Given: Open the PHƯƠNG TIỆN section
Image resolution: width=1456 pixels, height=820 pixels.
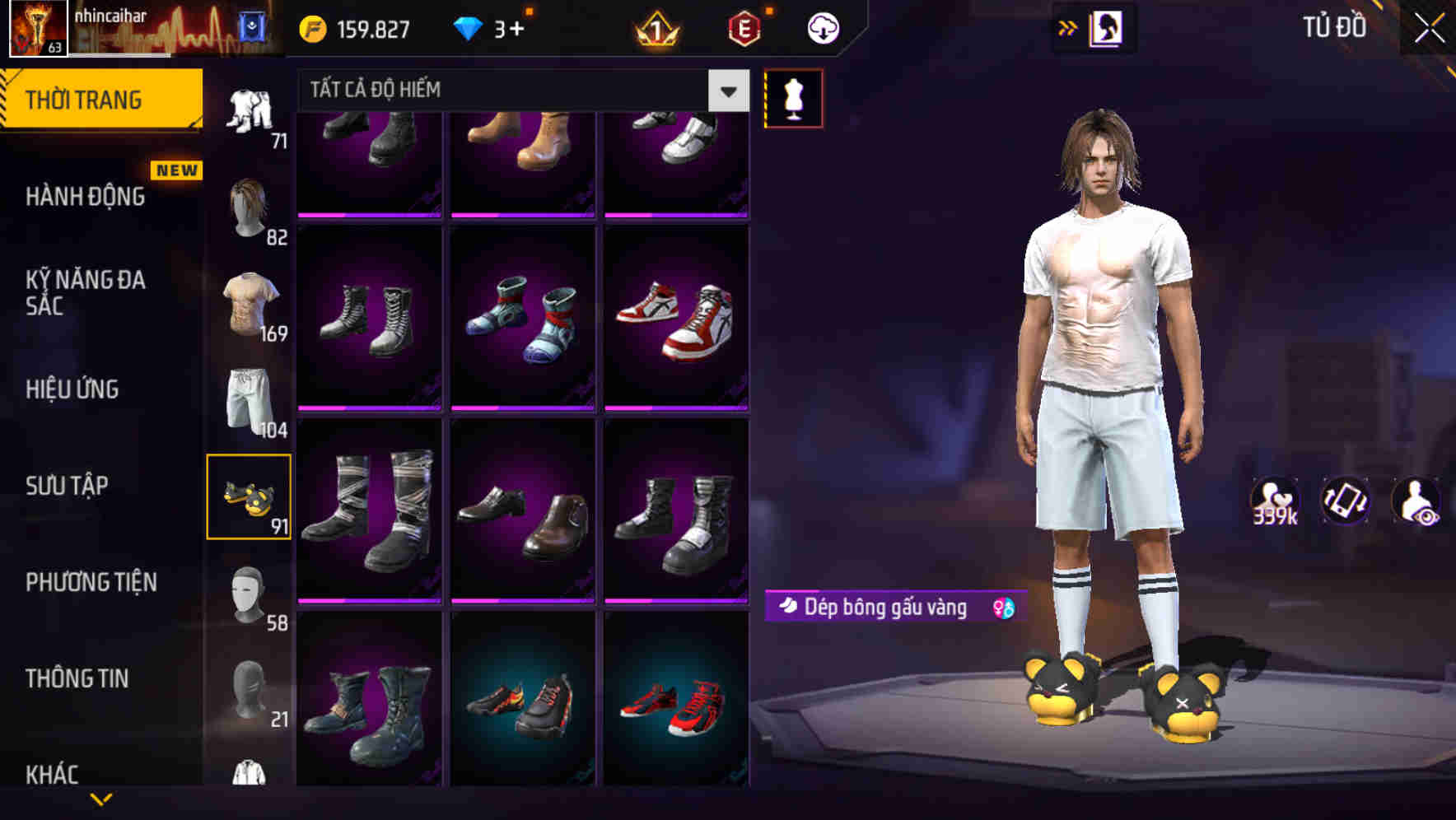Looking at the screenshot, I should (x=91, y=582).
